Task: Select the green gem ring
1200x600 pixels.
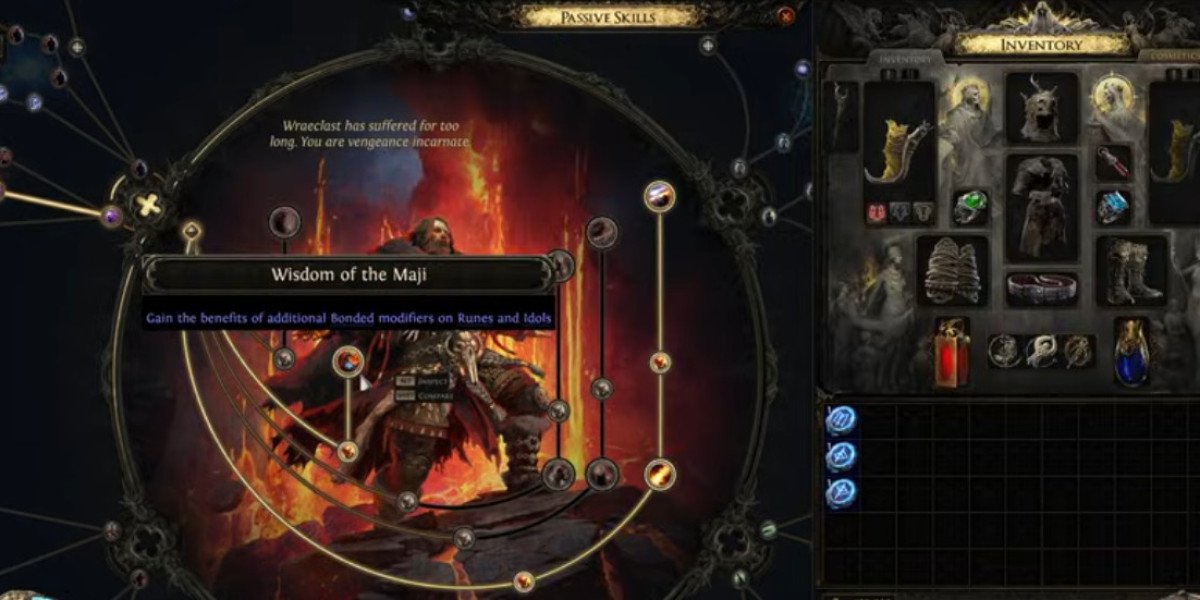Action: coord(970,207)
